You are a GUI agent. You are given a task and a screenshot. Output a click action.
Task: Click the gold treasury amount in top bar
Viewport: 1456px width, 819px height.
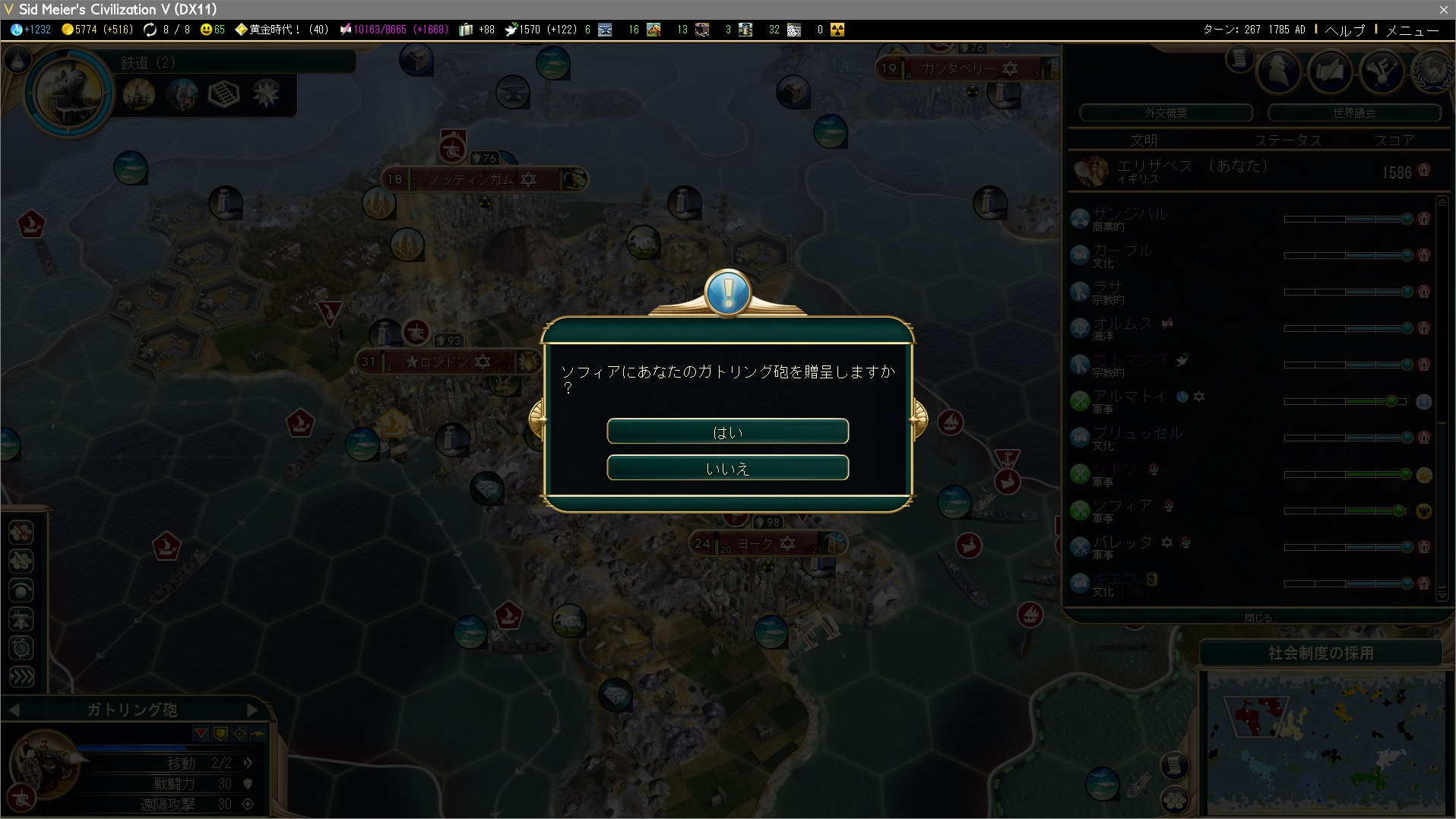coord(97,30)
